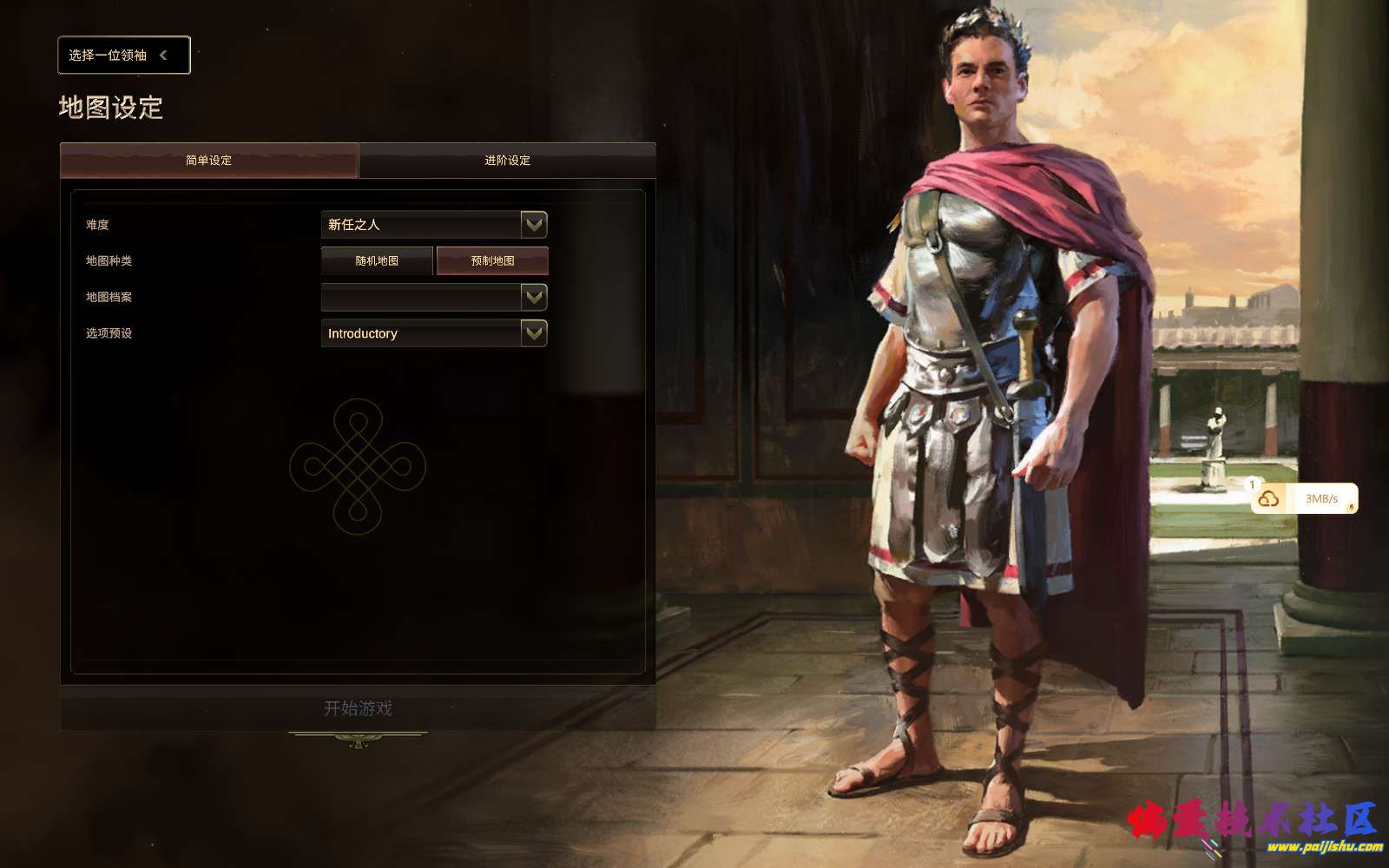Select the 随机地图 random map option
The image size is (1389, 868).
click(377, 261)
